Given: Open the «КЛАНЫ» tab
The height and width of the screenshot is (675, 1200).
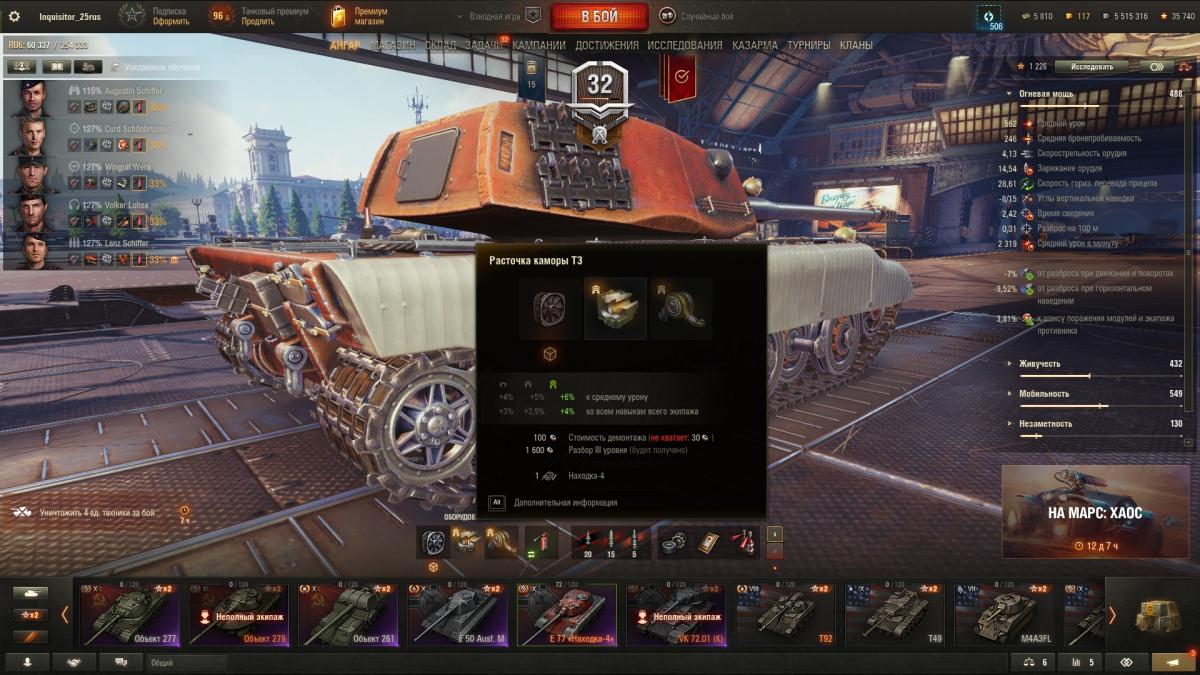Looking at the screenshot, I should pos(856,45).
